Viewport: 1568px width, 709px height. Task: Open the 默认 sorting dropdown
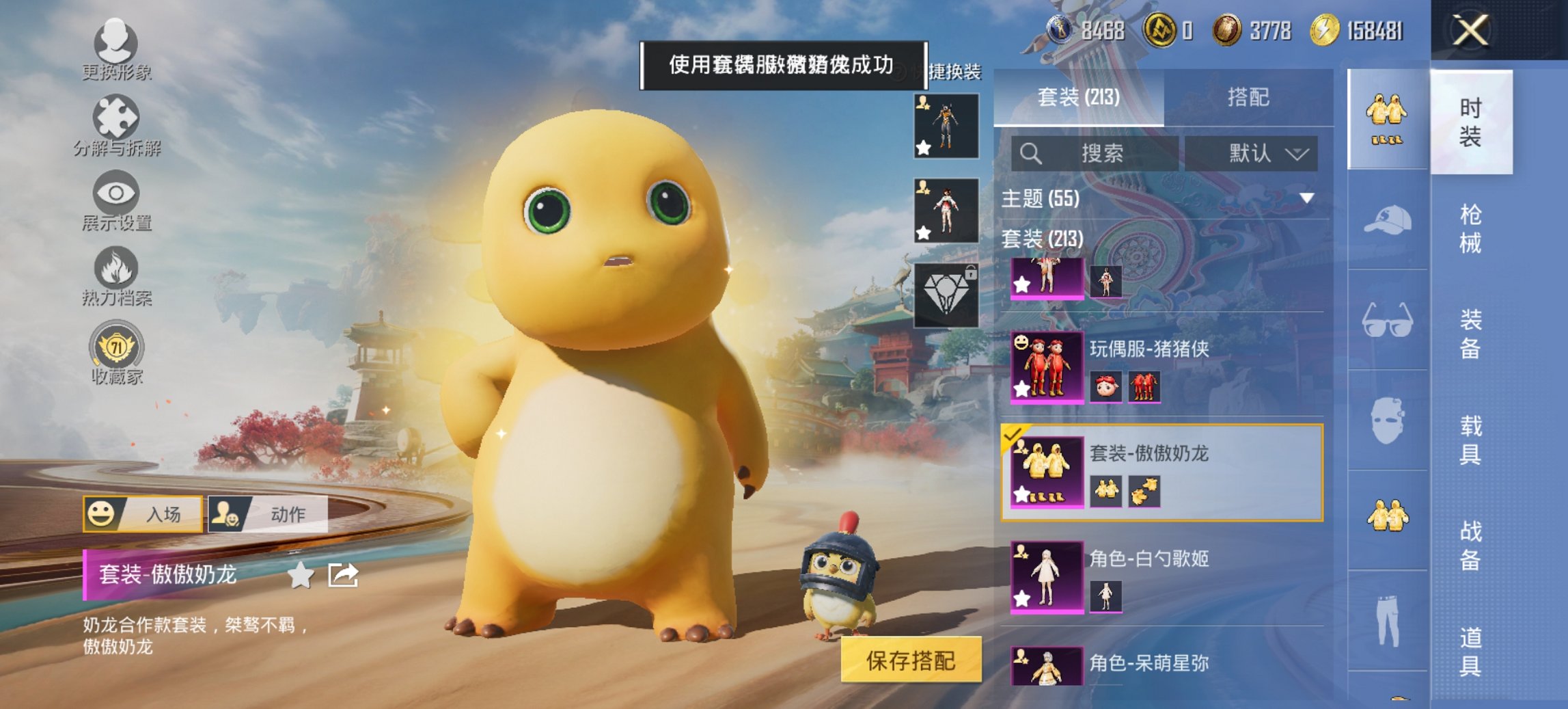coord(1263,153)
